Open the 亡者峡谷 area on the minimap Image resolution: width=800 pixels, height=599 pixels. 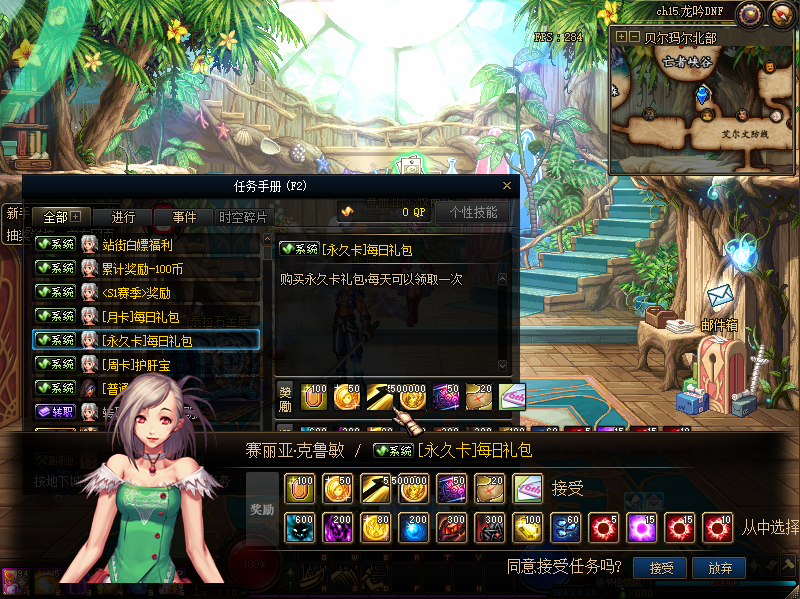(x=687, y=61)
